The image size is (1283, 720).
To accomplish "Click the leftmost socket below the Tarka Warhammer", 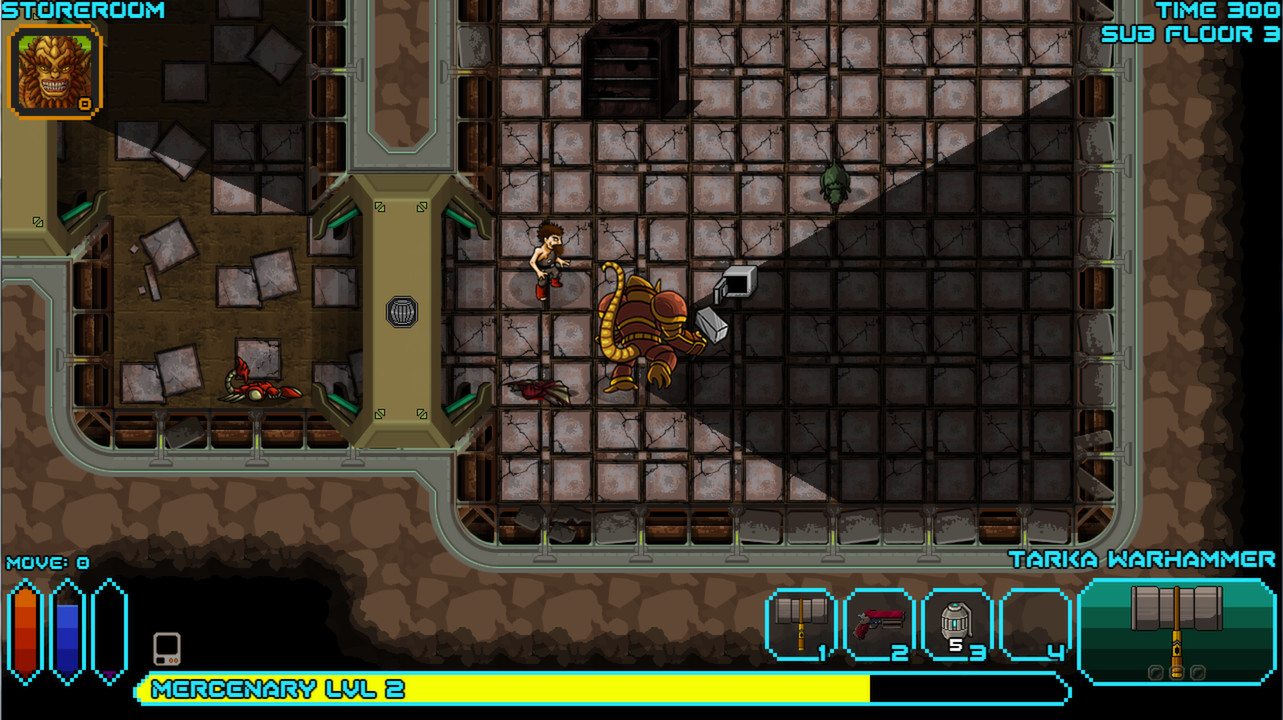I will click(1156, 672).
